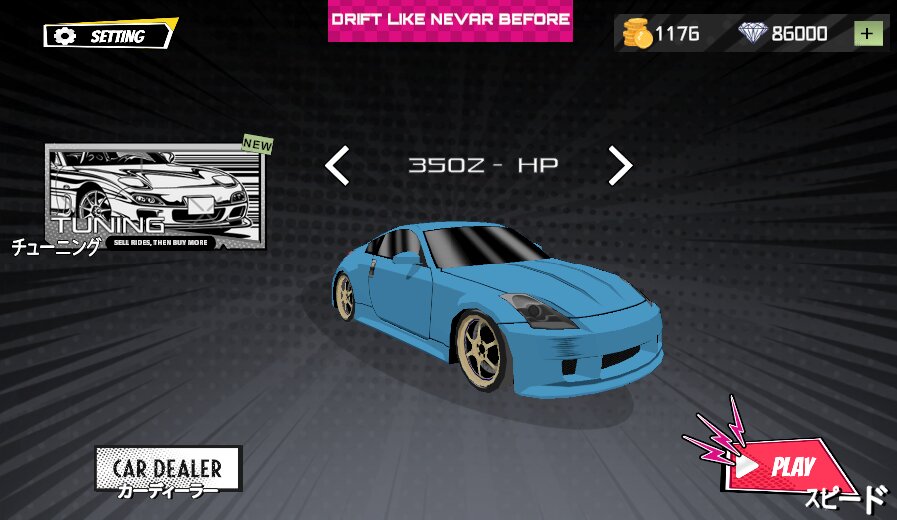Switch to the next car
The width and height of the screenshot is (897, 520).
tap(620, 166)
